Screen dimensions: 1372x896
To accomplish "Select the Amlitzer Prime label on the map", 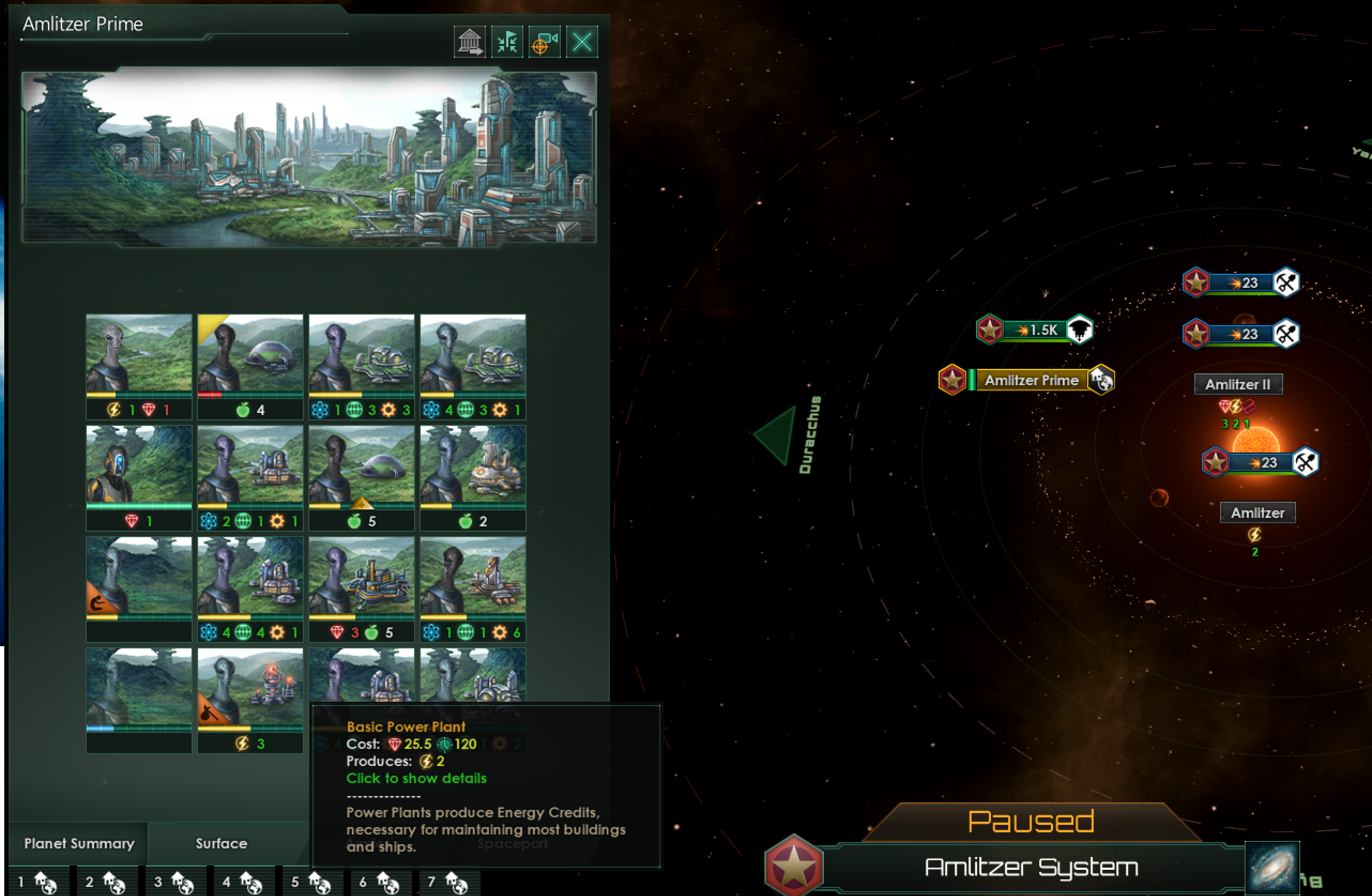I will pyautogui.click(x=1031, y=380).
